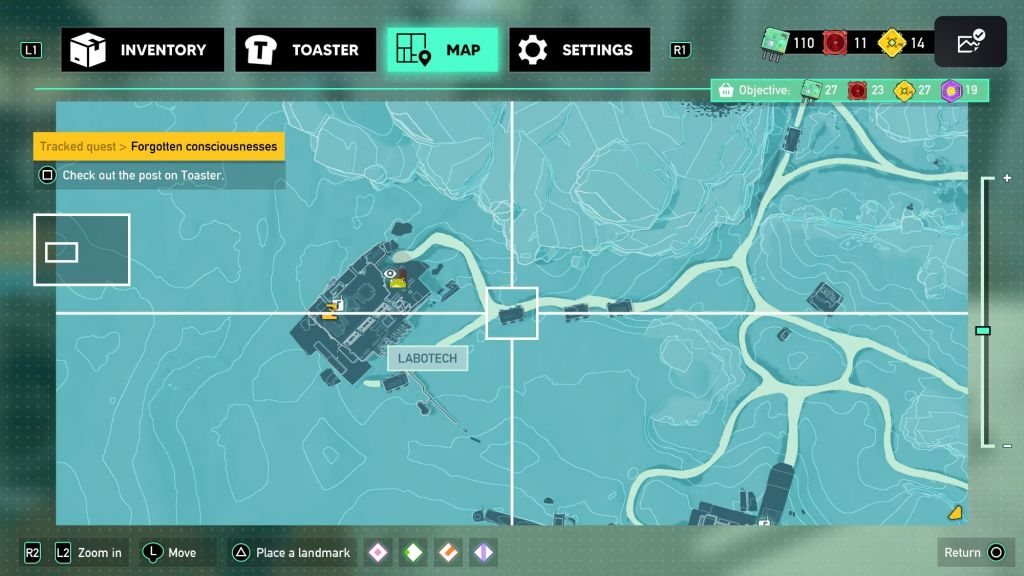
Task: Choose the pink diamond landmark marker
Action: tap(378, 553)
